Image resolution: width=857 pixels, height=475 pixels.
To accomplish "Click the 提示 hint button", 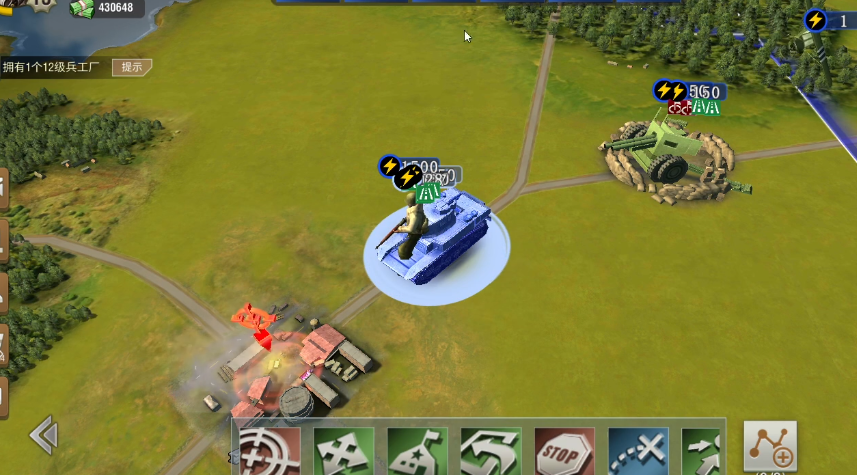I will [131, 68].
